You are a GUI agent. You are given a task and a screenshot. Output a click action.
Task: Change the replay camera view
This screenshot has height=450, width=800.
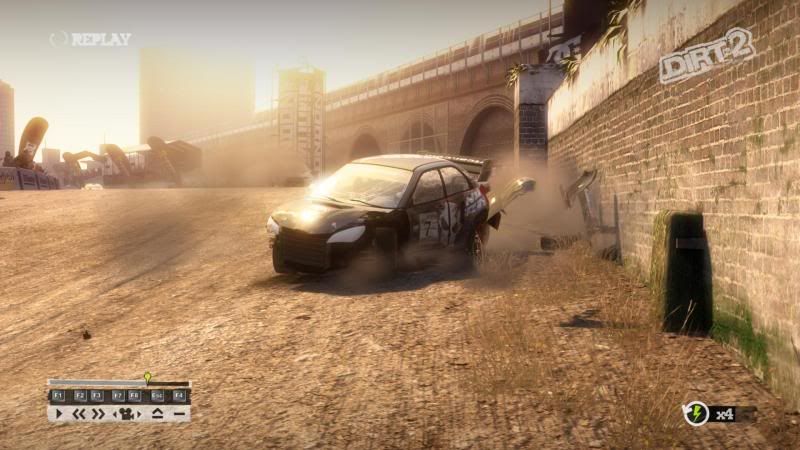pos(127,413)
